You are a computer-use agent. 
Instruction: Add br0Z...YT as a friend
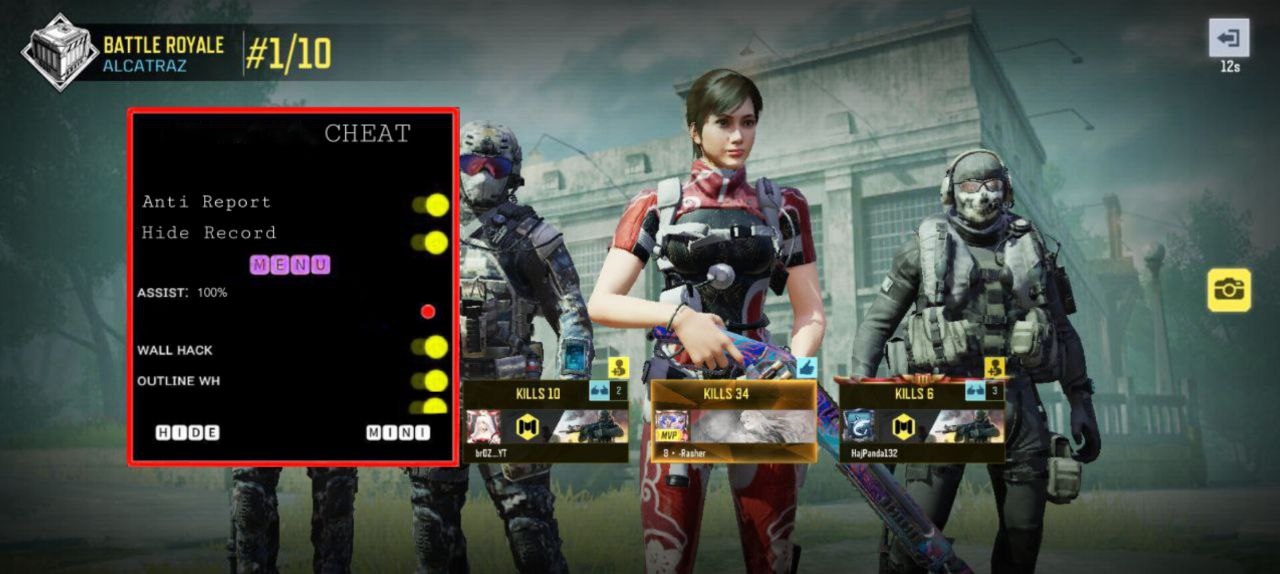(x=619, y=367)
